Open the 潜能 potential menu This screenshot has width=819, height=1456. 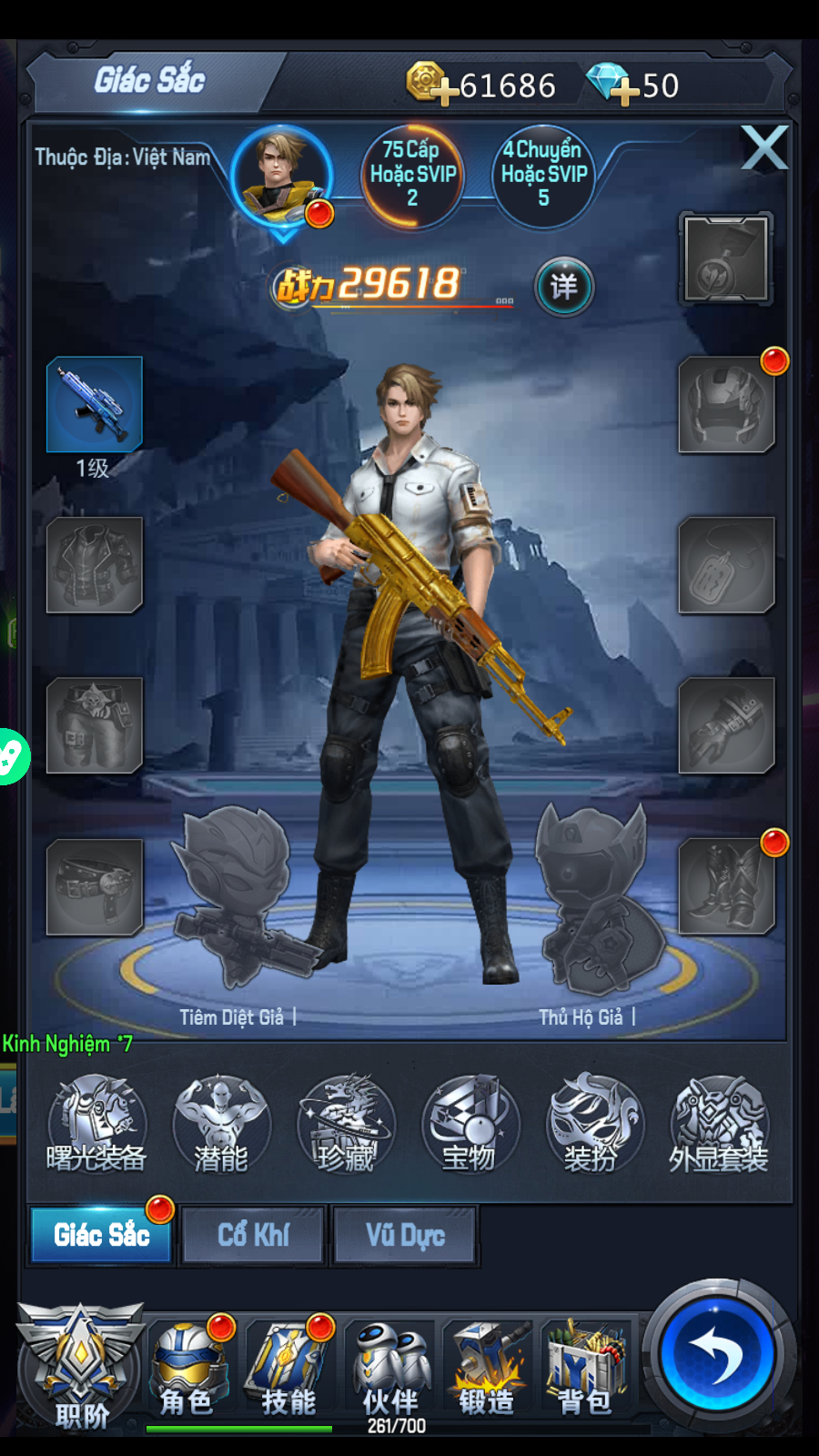(x=221, y=1124)
